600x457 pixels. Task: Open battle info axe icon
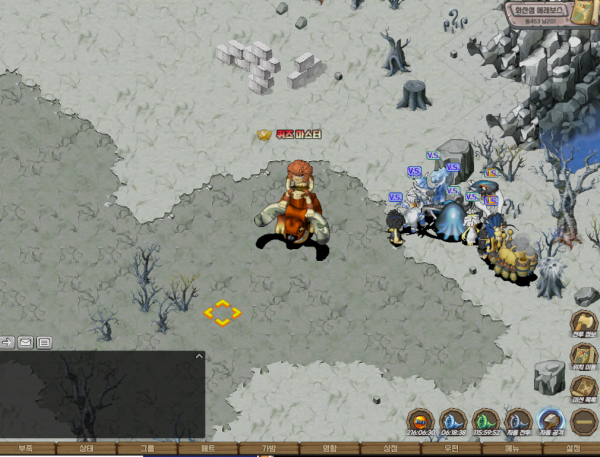pos(584,324)
